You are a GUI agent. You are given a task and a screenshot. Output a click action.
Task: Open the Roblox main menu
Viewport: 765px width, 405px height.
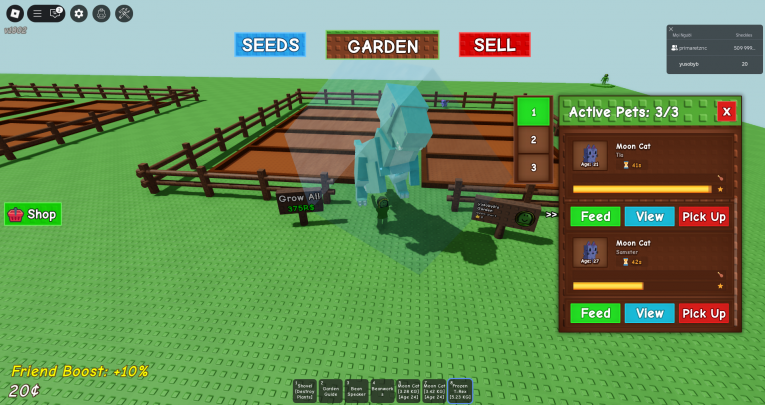point(15,14)
